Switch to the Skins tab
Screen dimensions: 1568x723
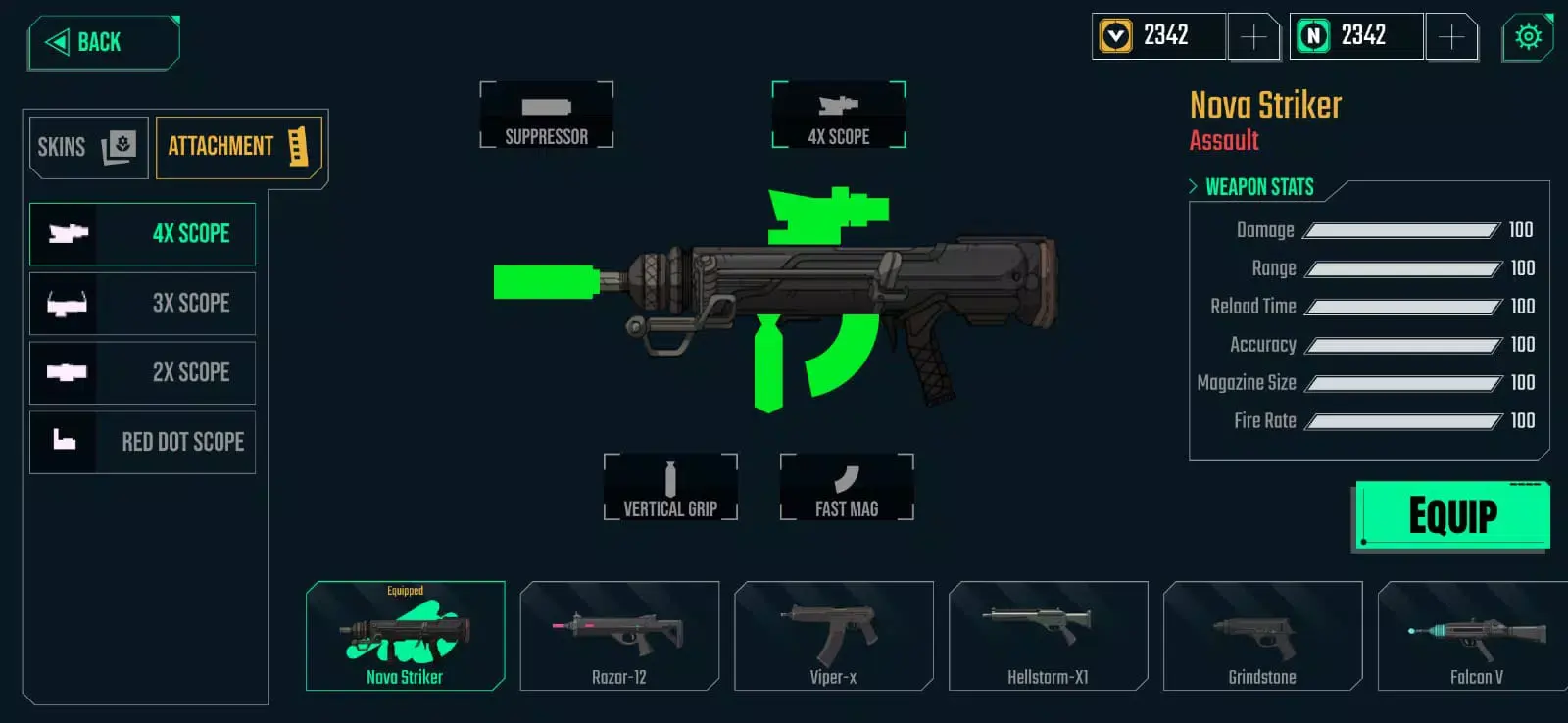(88, 147)
